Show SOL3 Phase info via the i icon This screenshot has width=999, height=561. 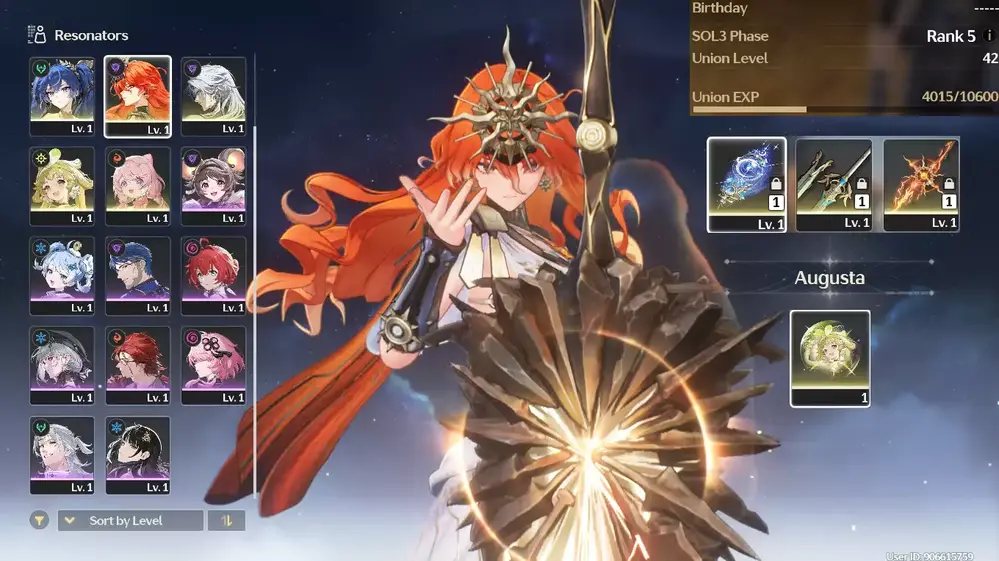click(x=989, y=36)
